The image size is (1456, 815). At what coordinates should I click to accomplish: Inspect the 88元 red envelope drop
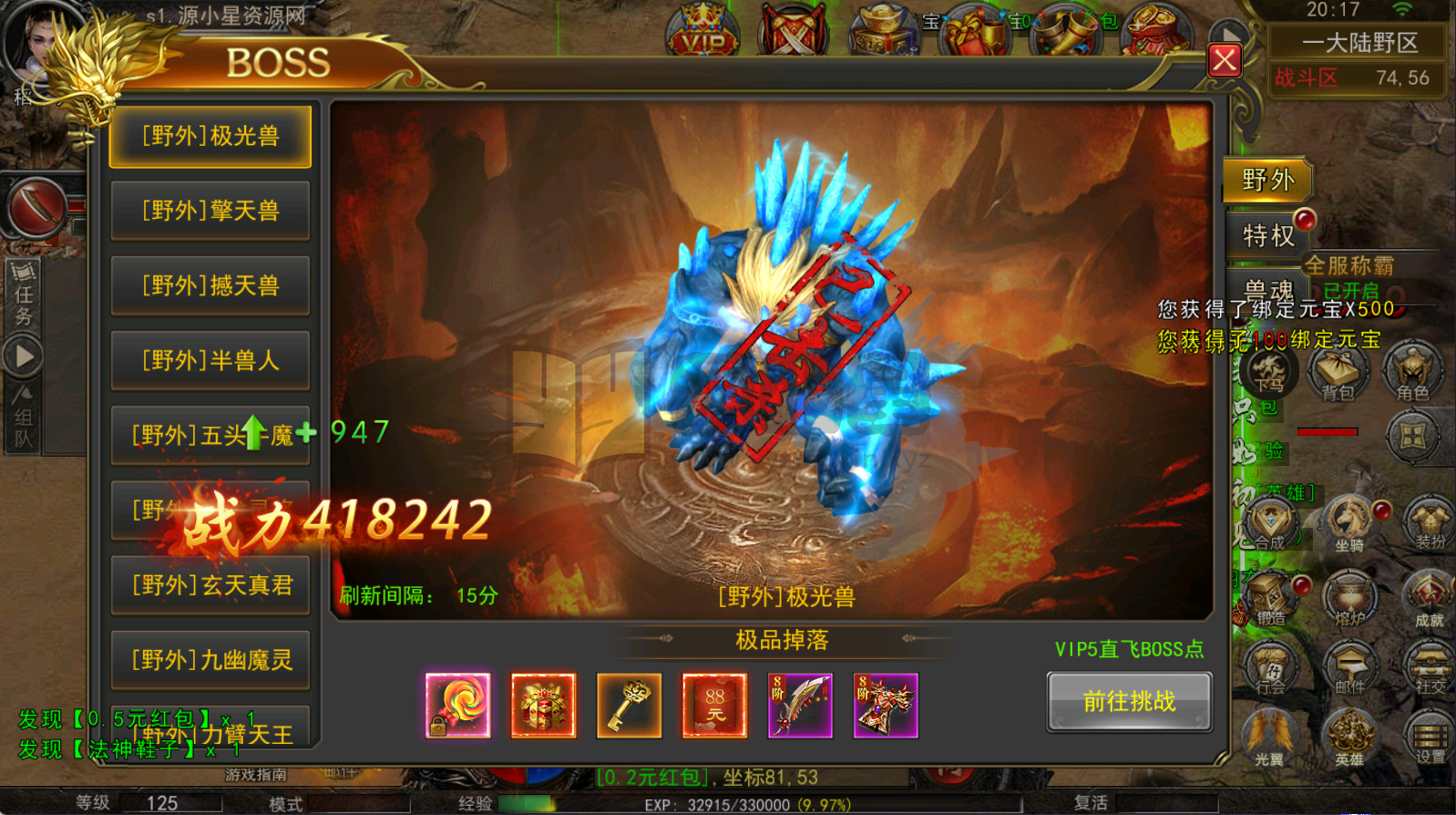(x=714, y=706)
